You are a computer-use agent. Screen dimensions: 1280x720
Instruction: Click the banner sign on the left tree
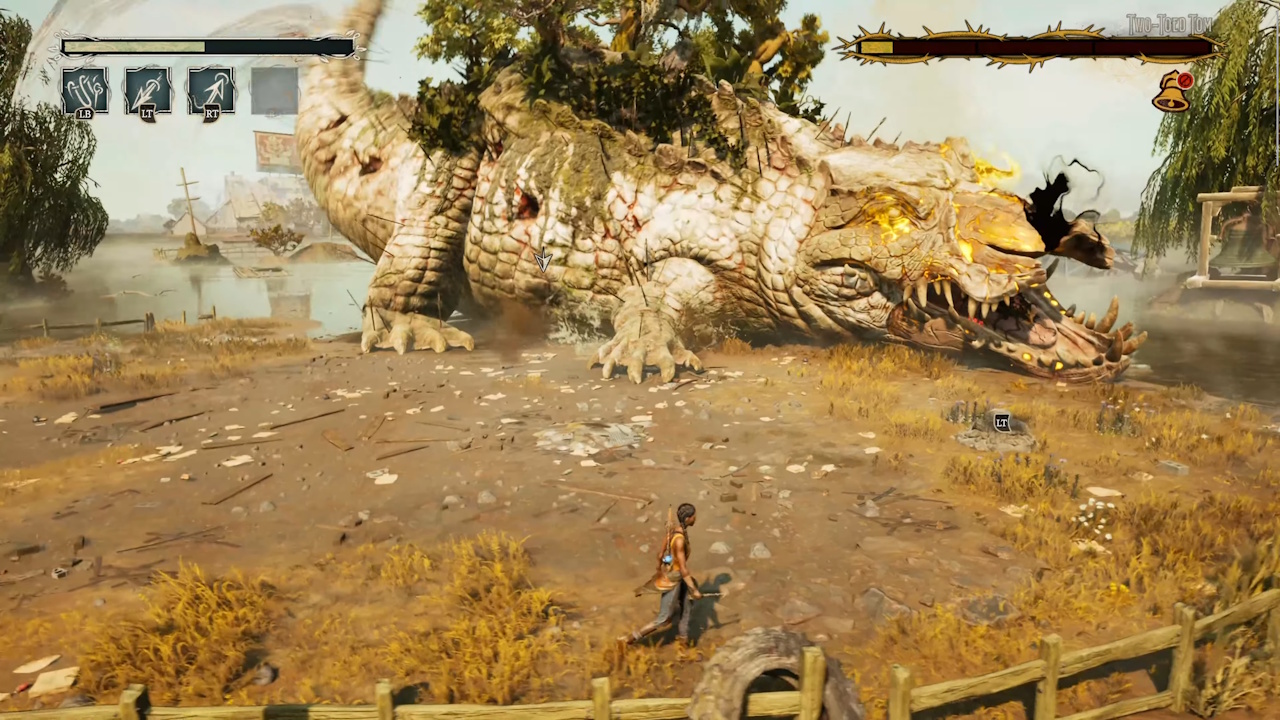(272, 148)
